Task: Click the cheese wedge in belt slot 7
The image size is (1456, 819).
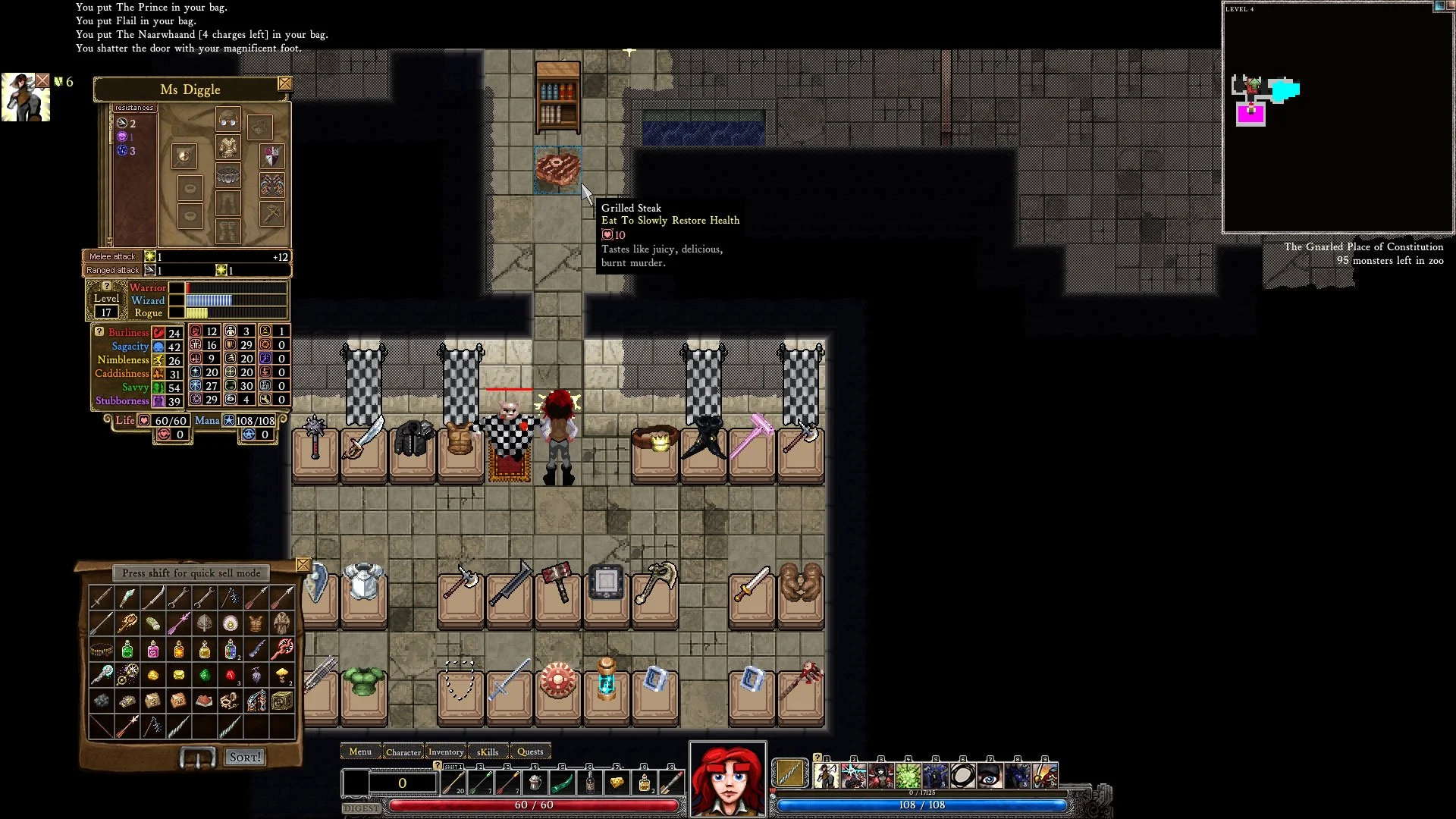Action: [617, 782]
